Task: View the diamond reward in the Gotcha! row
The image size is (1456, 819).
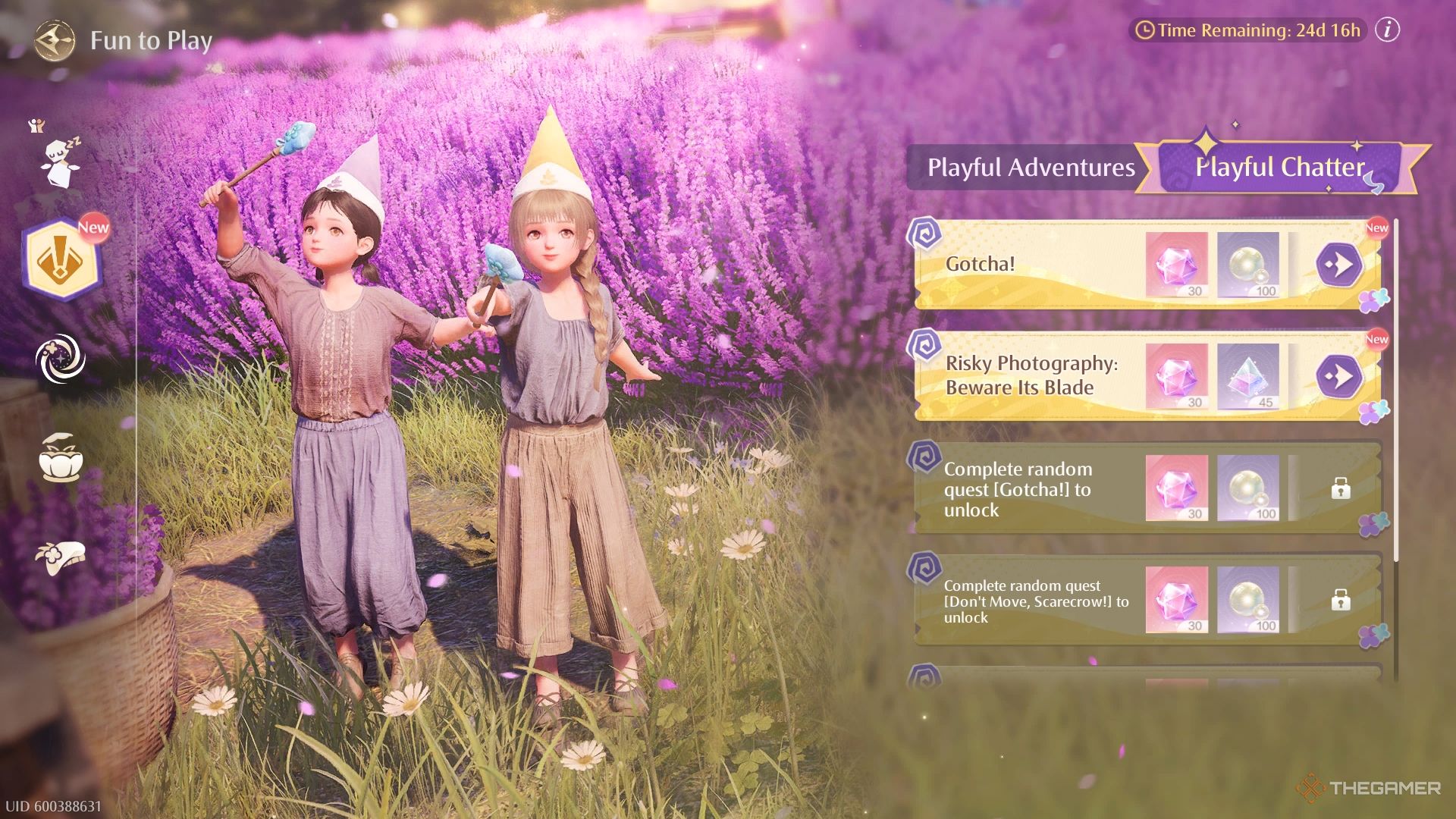Action: tap(1176, 265)
